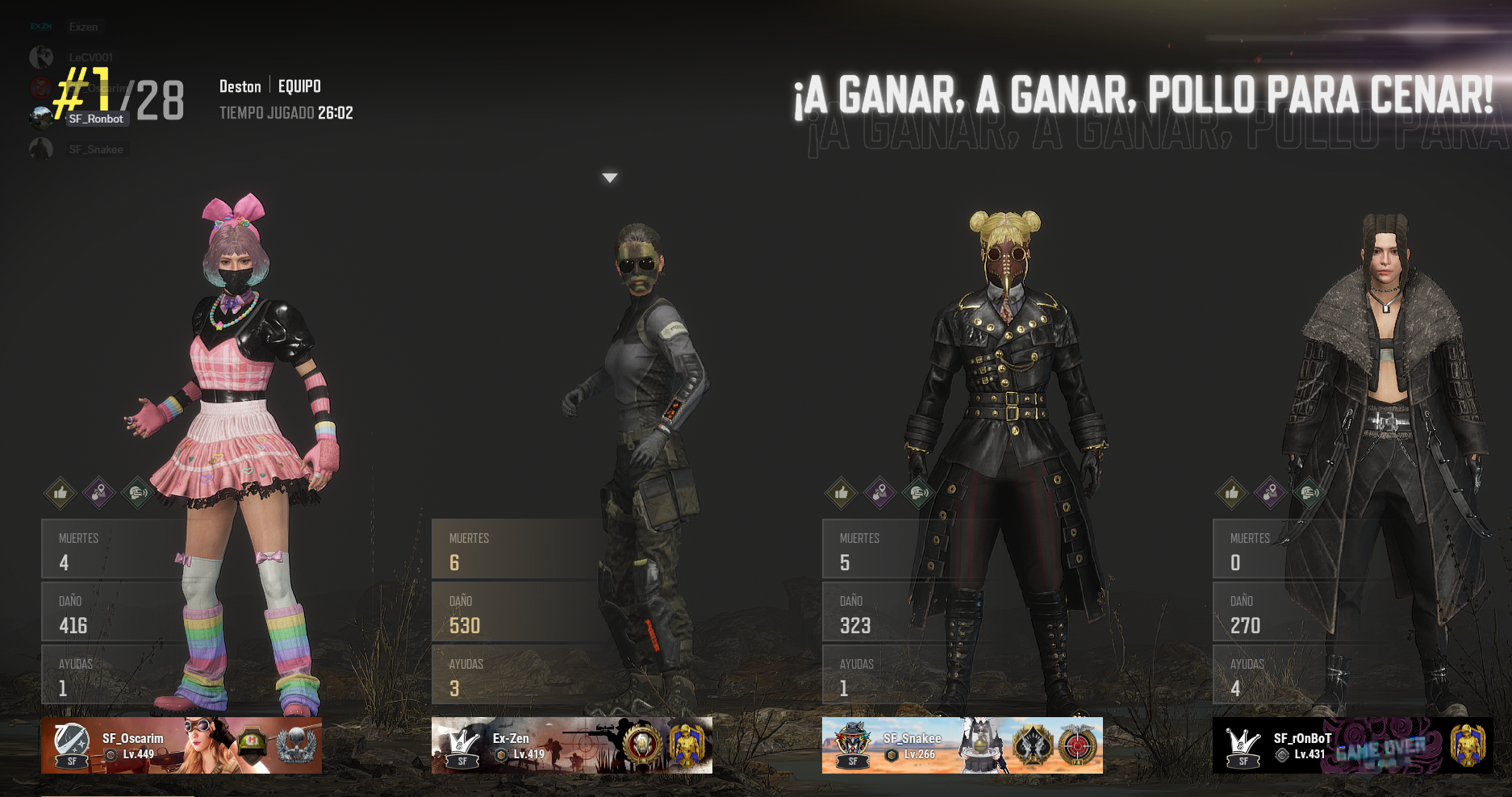The height and width of the screenshot is (797, 1512).
Task: Award the green helmet voice commendation to SF_Snakee
Action: (x=919, y=492)
